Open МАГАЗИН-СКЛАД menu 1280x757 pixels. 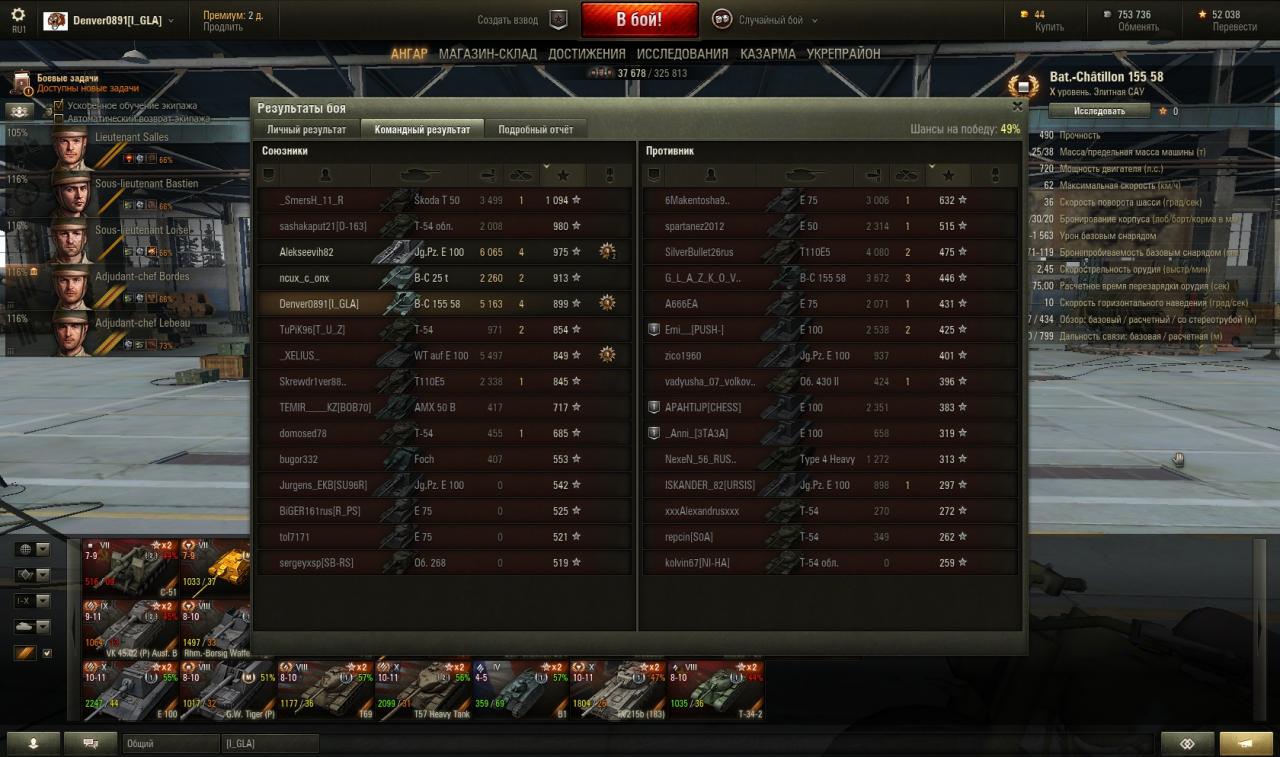click(x=487, y=54)
